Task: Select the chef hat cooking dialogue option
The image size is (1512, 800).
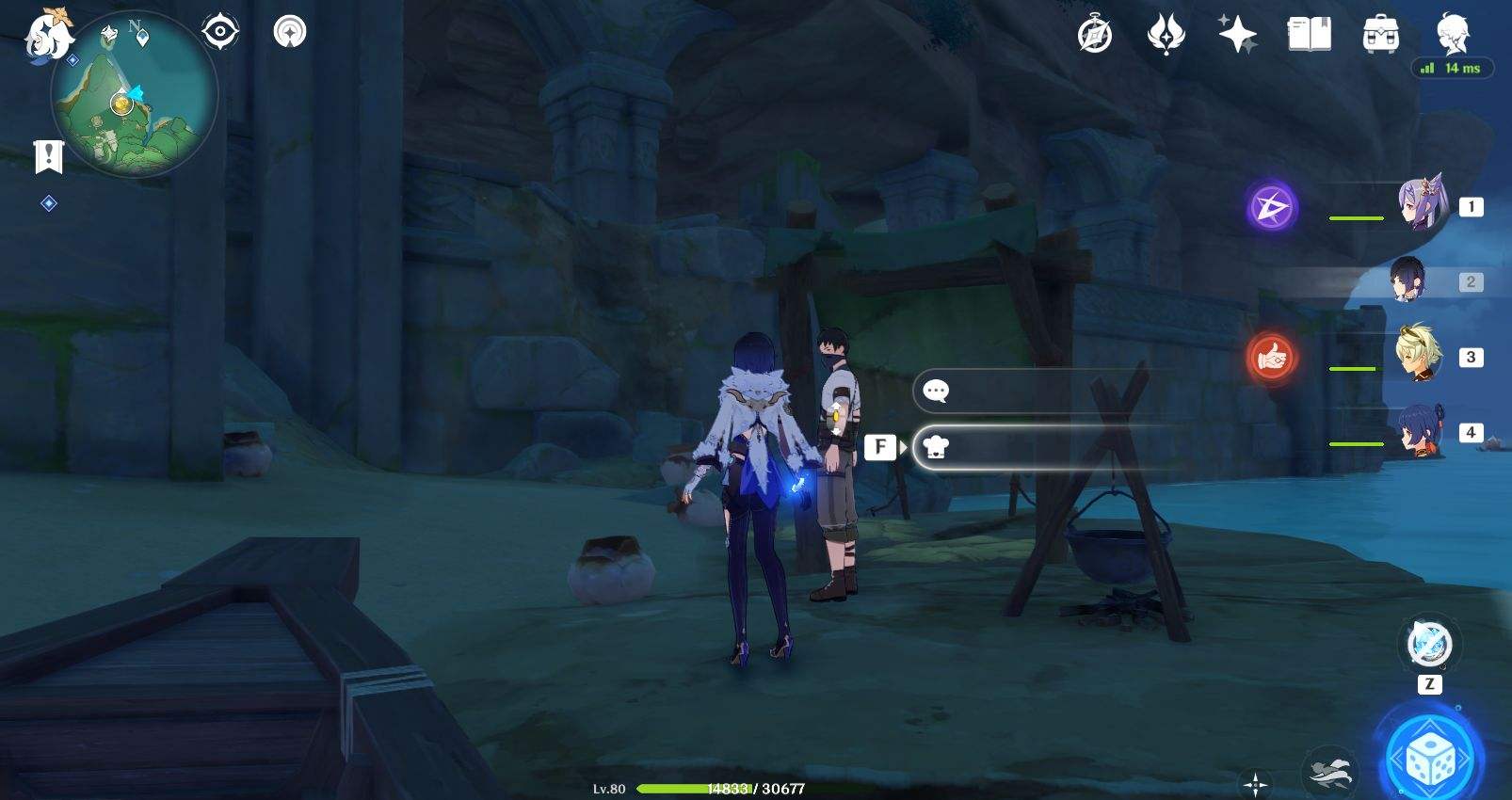Action: [x=933, y=447]
